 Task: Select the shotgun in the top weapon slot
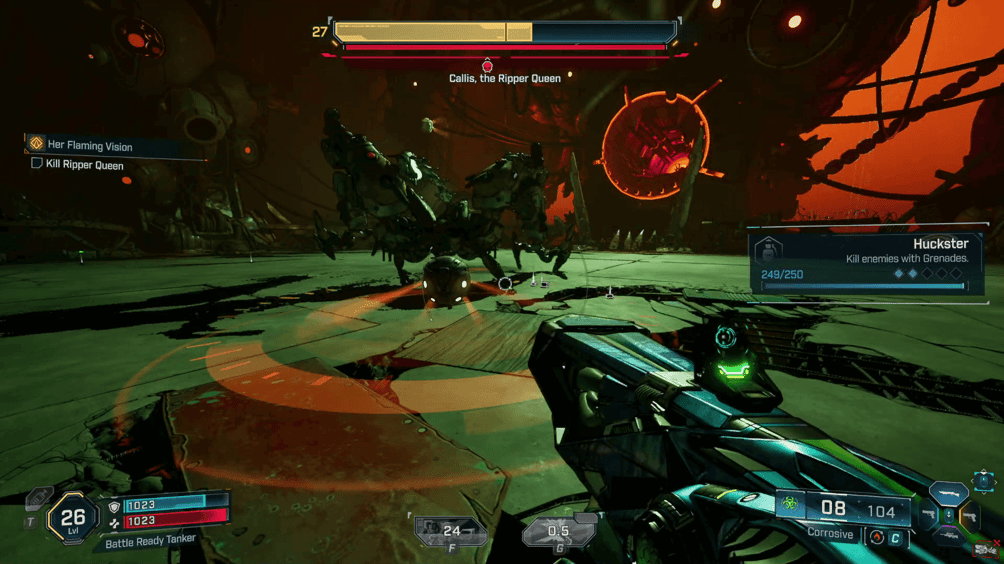click(949, 493)
